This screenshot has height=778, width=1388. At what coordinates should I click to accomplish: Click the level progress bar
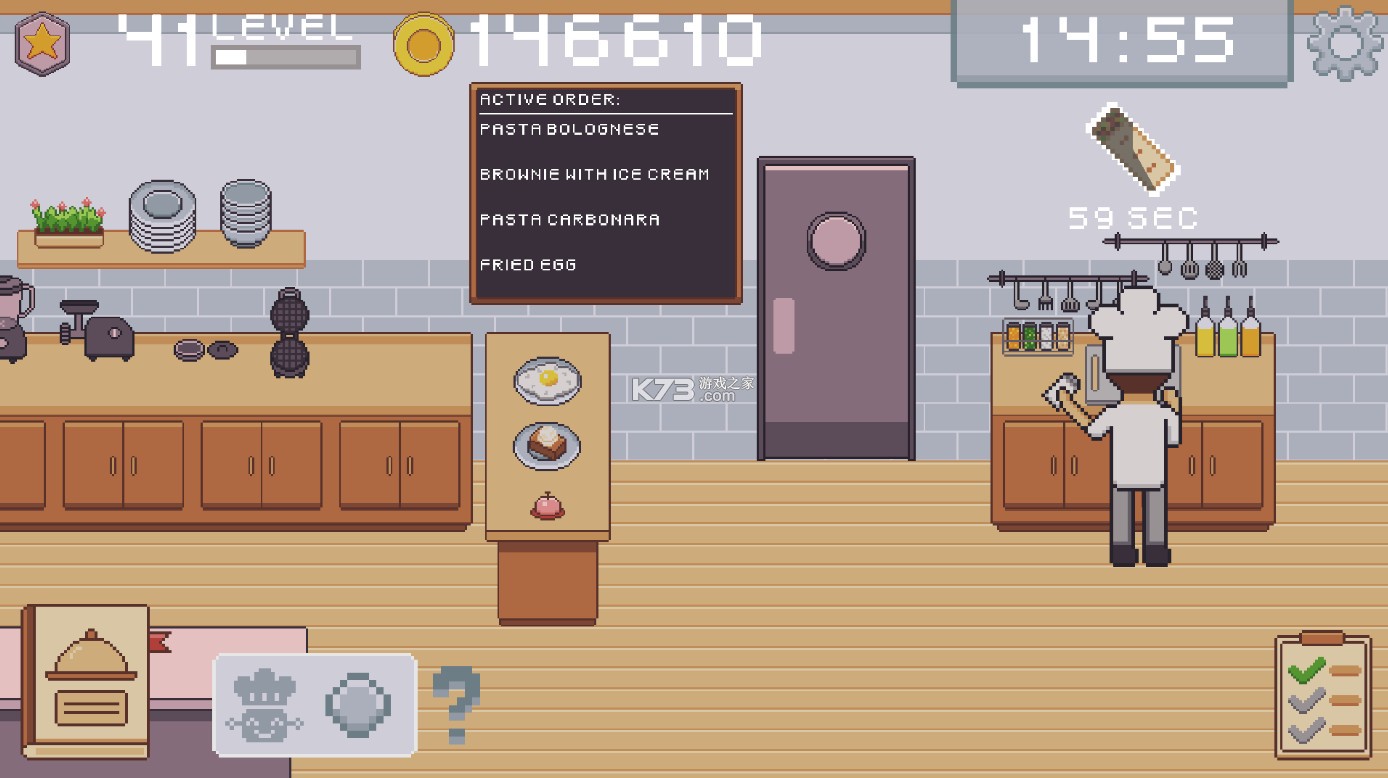click(x=285, y=57)
